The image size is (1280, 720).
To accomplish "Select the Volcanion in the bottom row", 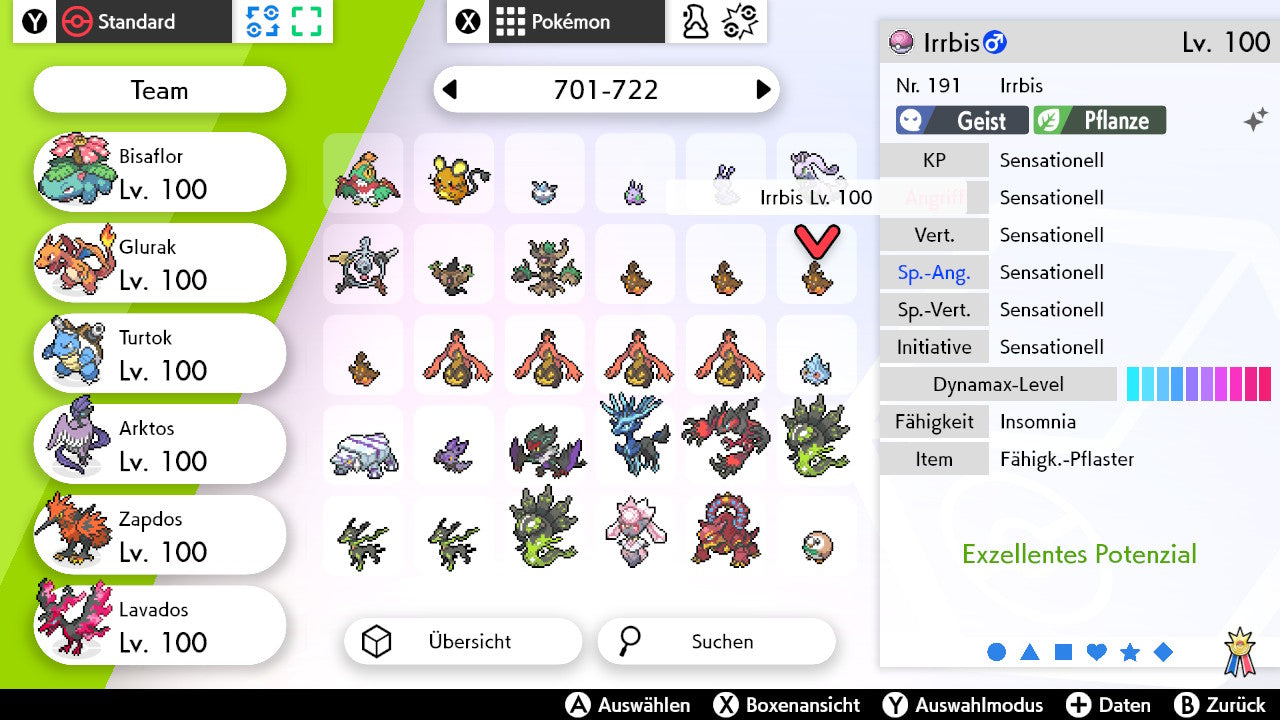I will (x=726, y=530).
